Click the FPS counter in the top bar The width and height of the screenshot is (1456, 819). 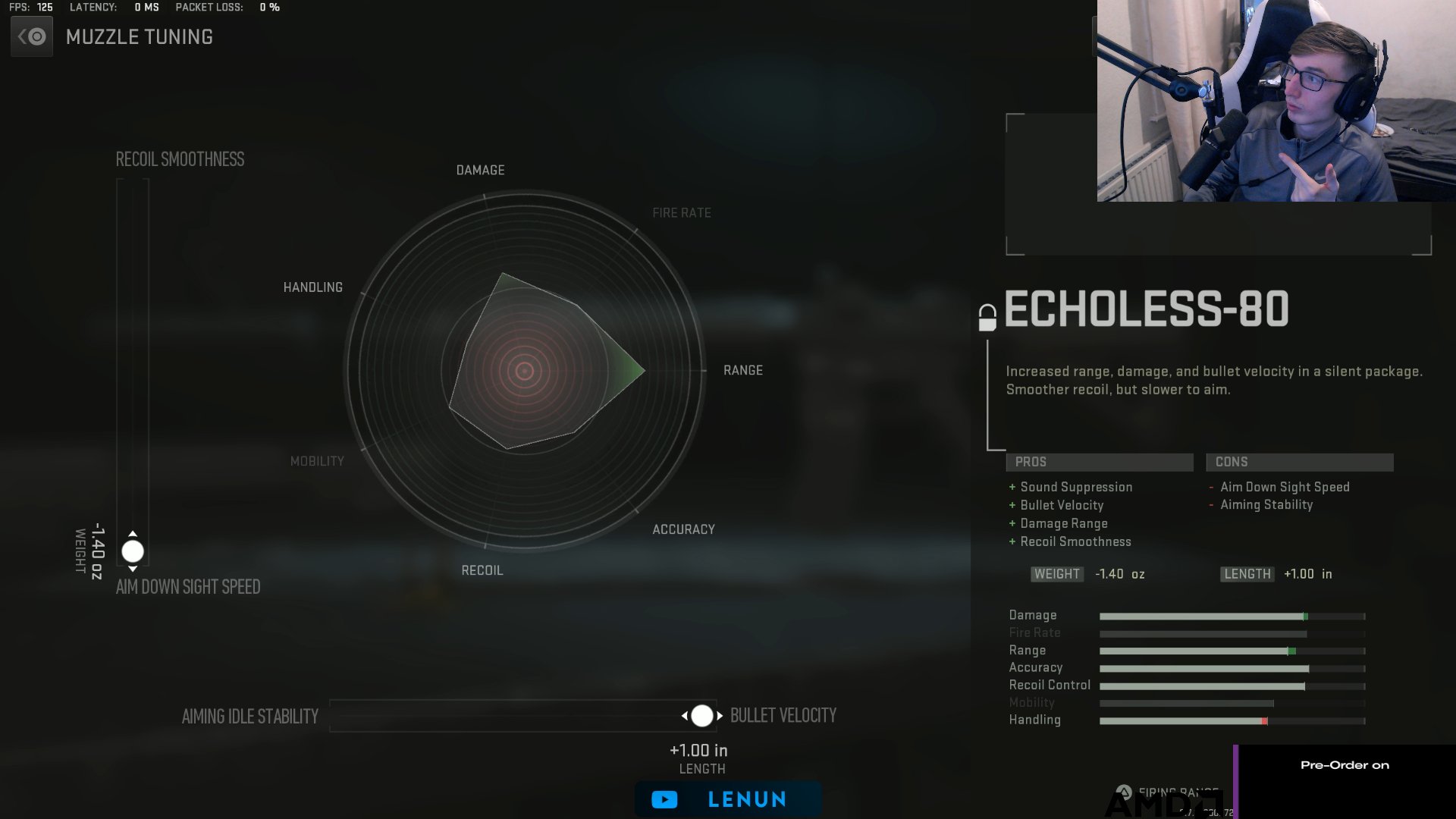(30, 8)
